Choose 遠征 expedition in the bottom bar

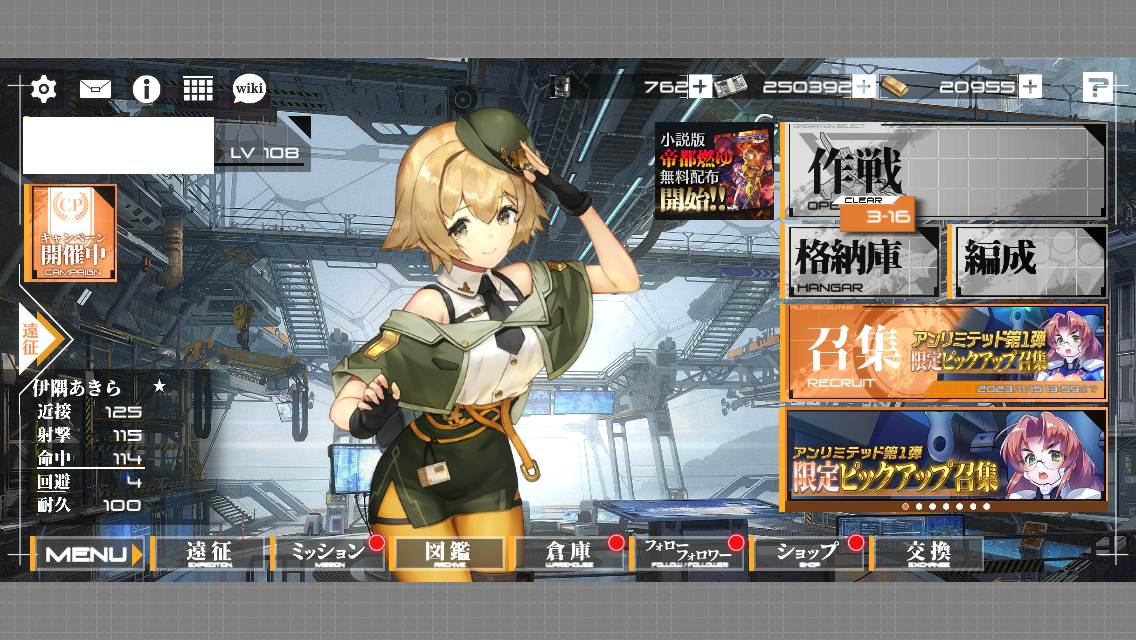[209, 554]
